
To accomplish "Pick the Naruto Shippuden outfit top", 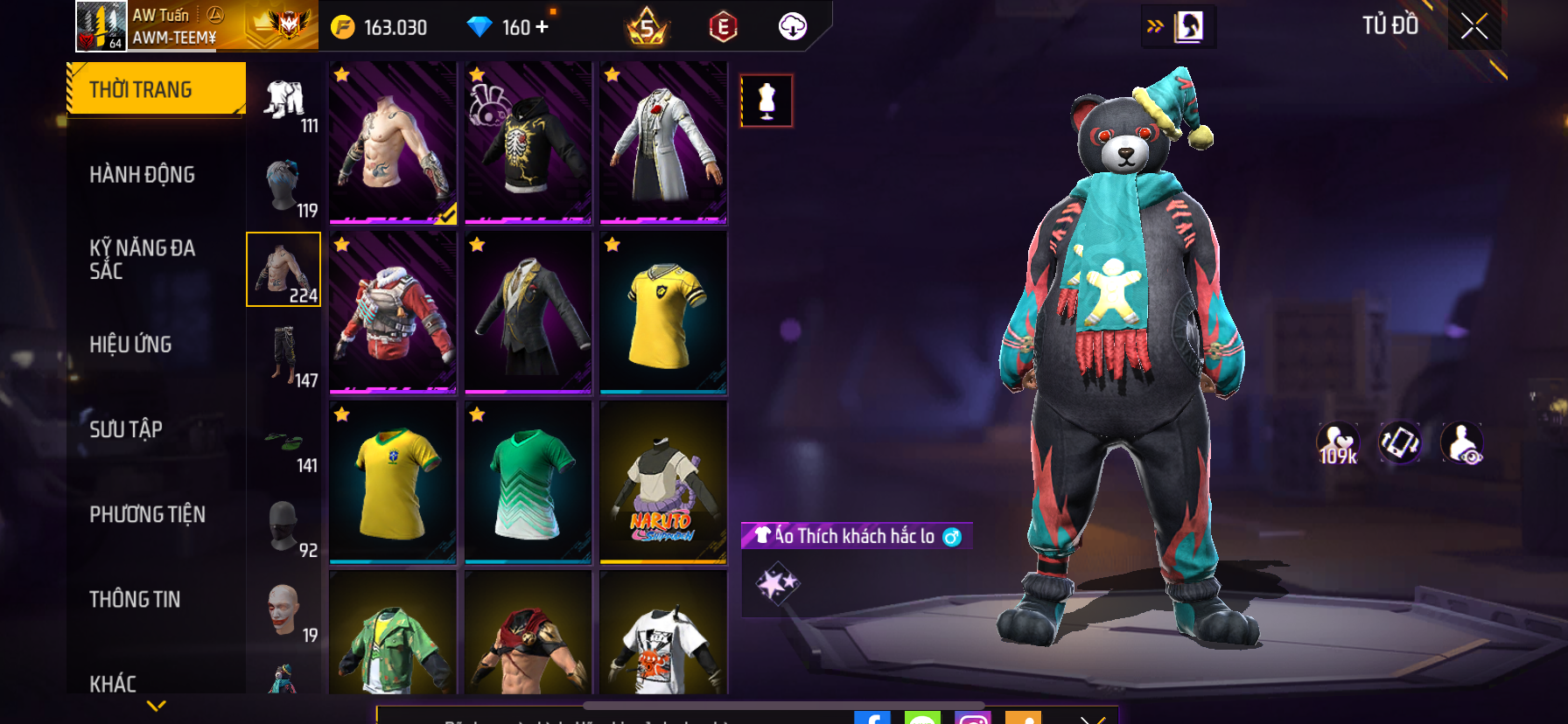I will (x=663, y=482).
